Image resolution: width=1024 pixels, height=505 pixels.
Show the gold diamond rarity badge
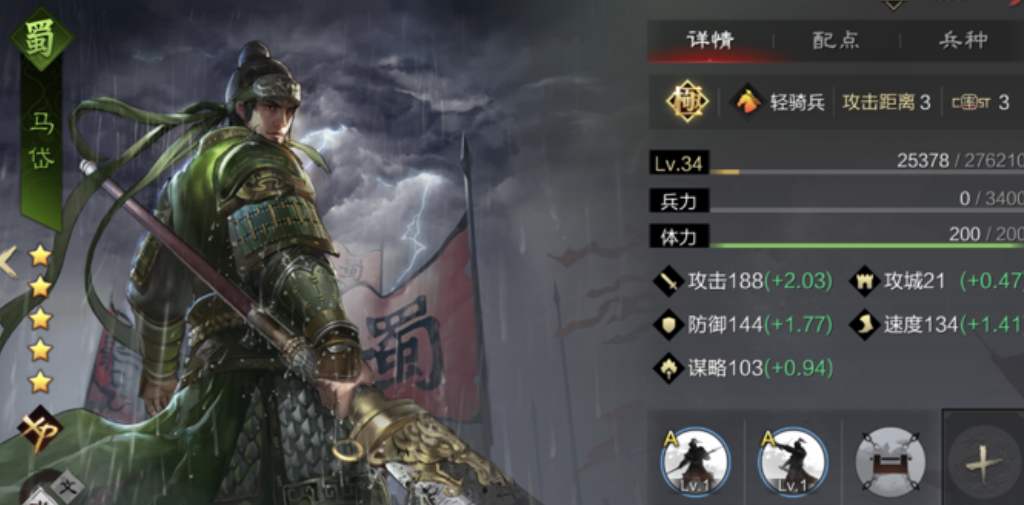point(688,102)
